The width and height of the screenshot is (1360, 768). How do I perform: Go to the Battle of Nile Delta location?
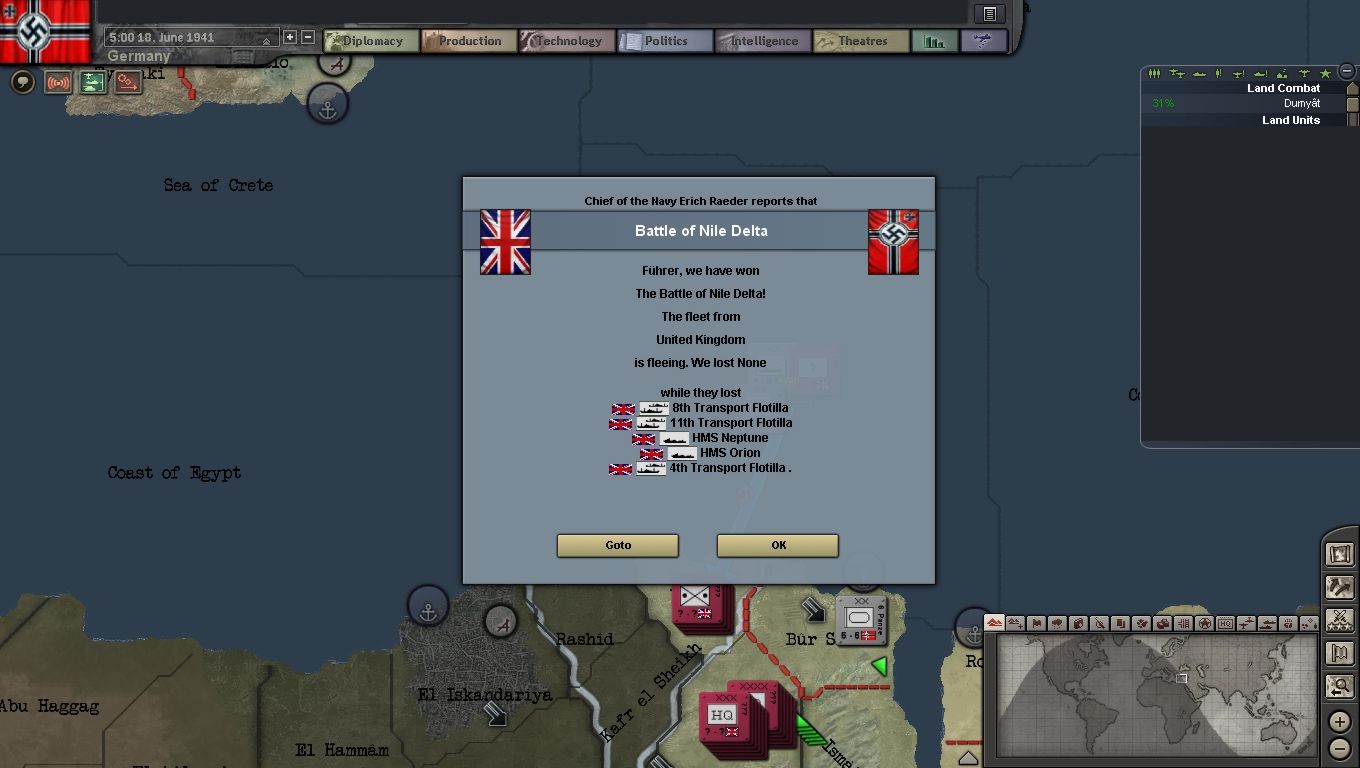coord(617,545)
